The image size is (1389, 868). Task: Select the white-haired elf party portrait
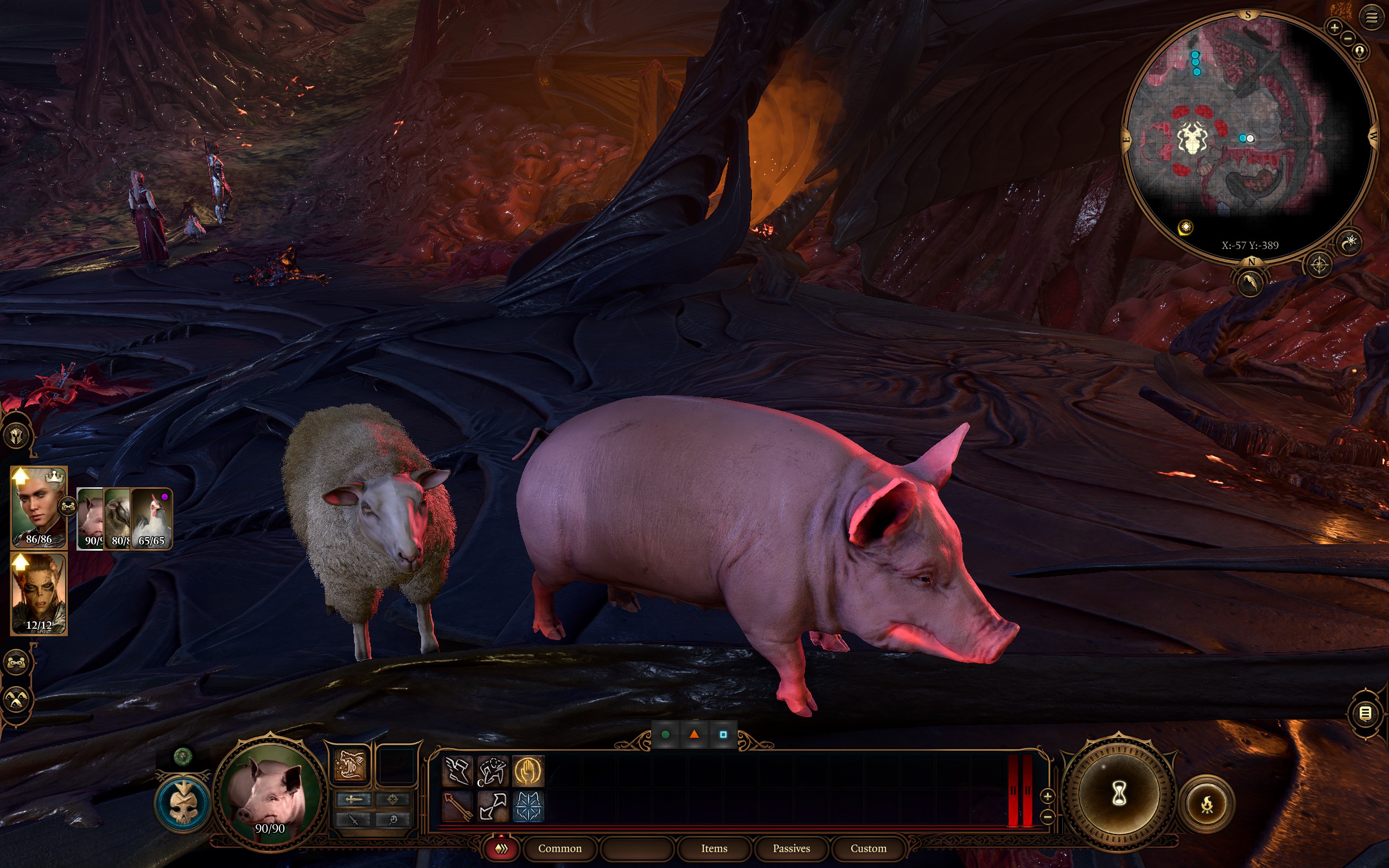[39, 507]
